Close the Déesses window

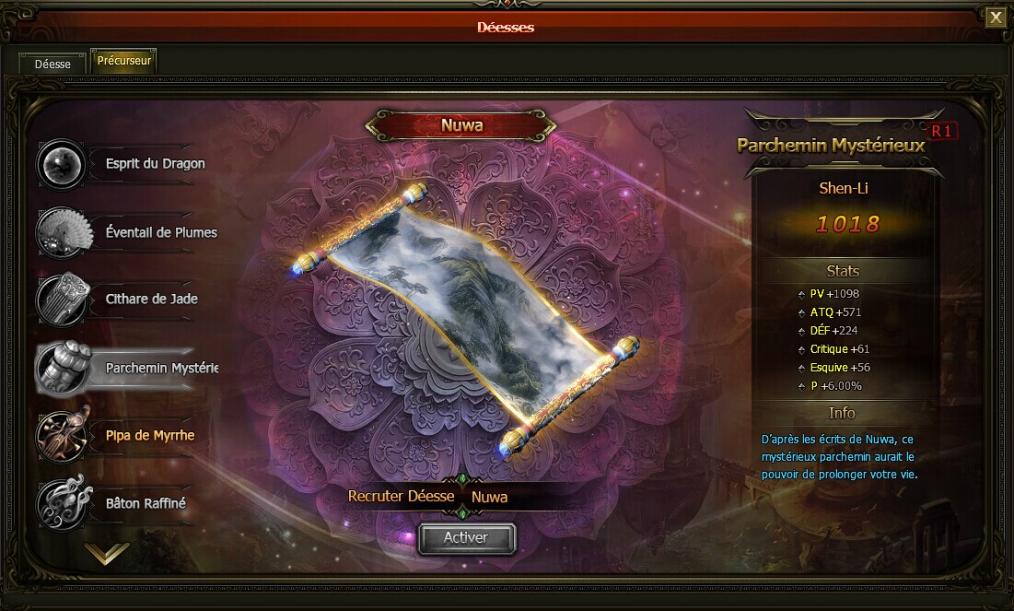coord(995,17)
